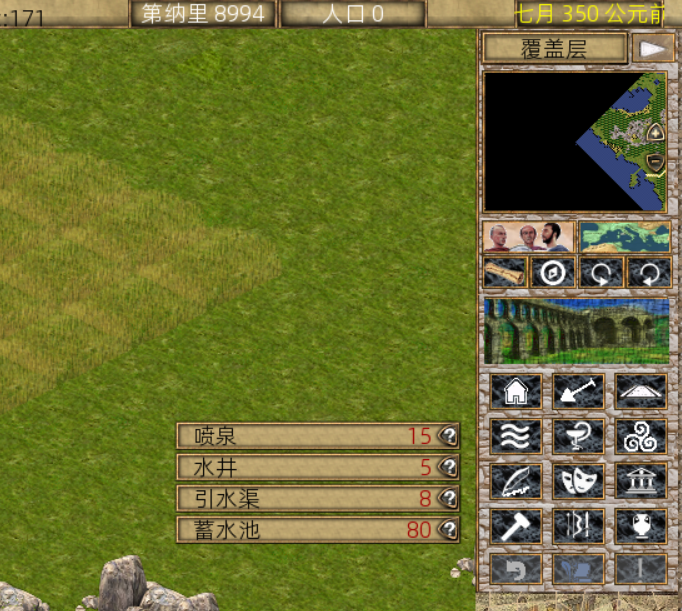Viewport: 682px width, 611px height.
Task: Select the housing build tool
Action: tap(517, 392)
